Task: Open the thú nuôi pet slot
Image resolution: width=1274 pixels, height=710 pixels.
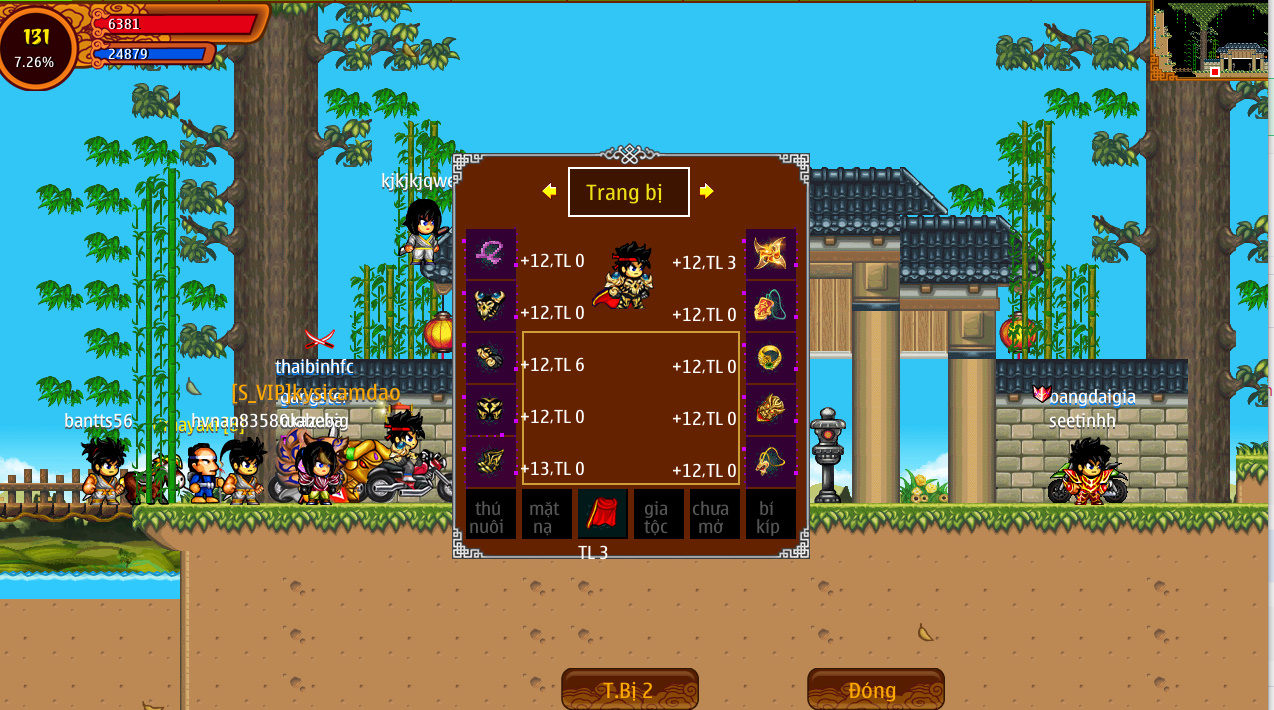Action: 491,514
